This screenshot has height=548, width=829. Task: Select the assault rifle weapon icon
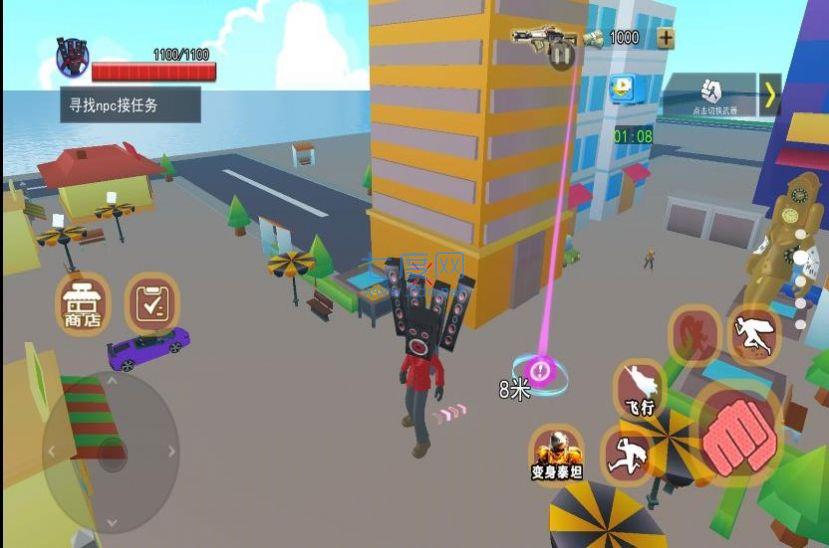543,37
